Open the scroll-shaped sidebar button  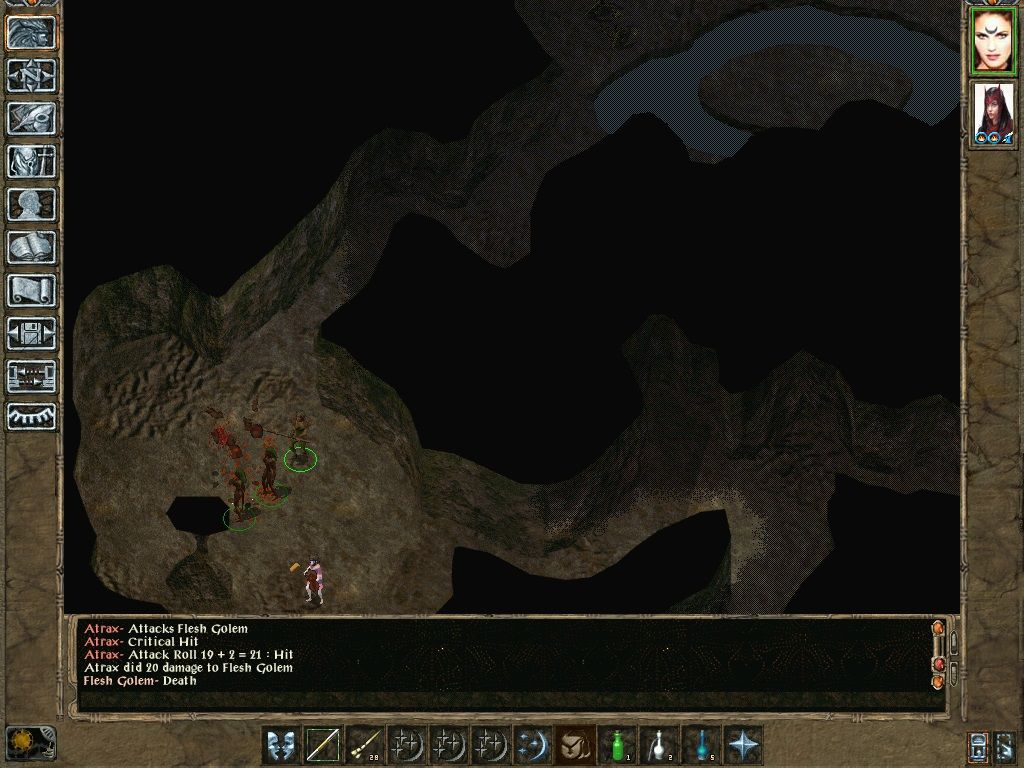pyautogui.click(x=32, y=291)
